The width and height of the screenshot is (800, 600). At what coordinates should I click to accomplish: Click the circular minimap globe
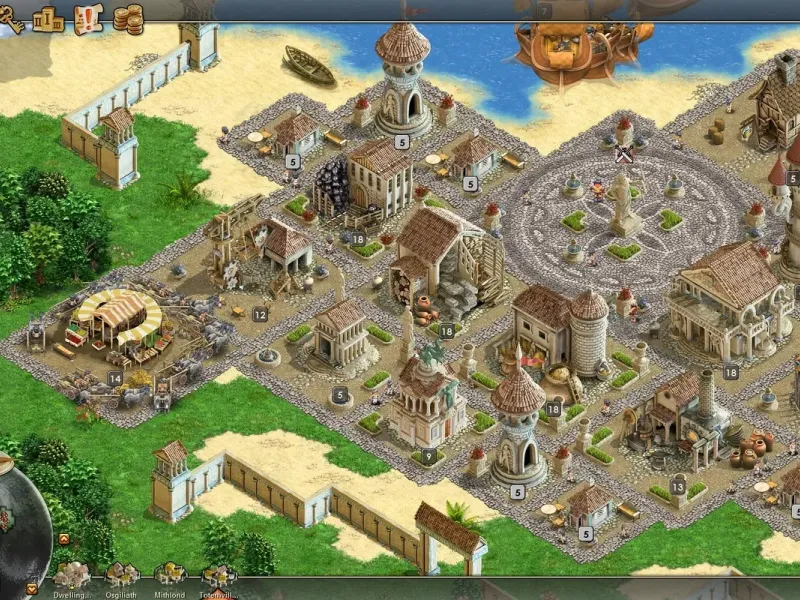[20, 520]
